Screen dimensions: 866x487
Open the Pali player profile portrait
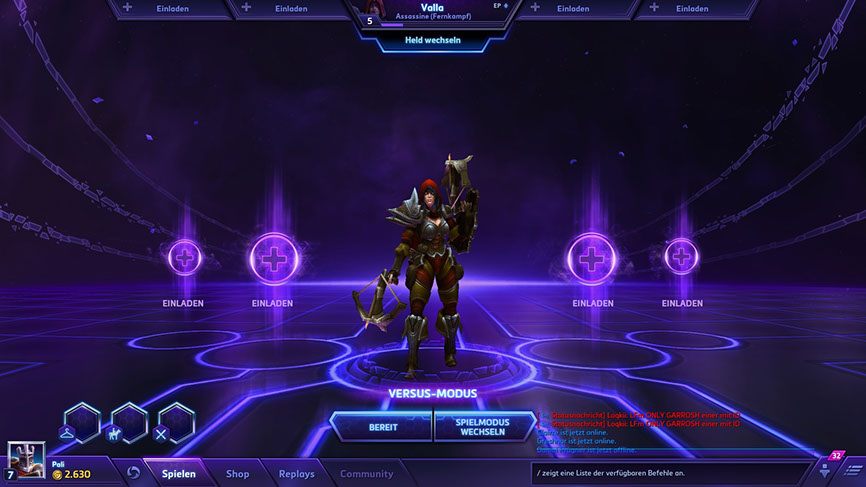[x=26, y=460]
